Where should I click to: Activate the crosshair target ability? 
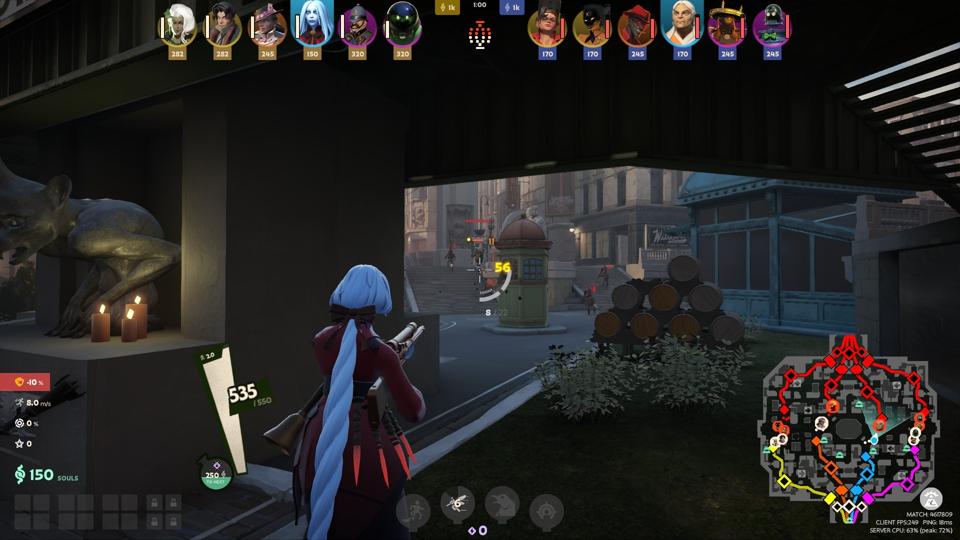point(546,511)
